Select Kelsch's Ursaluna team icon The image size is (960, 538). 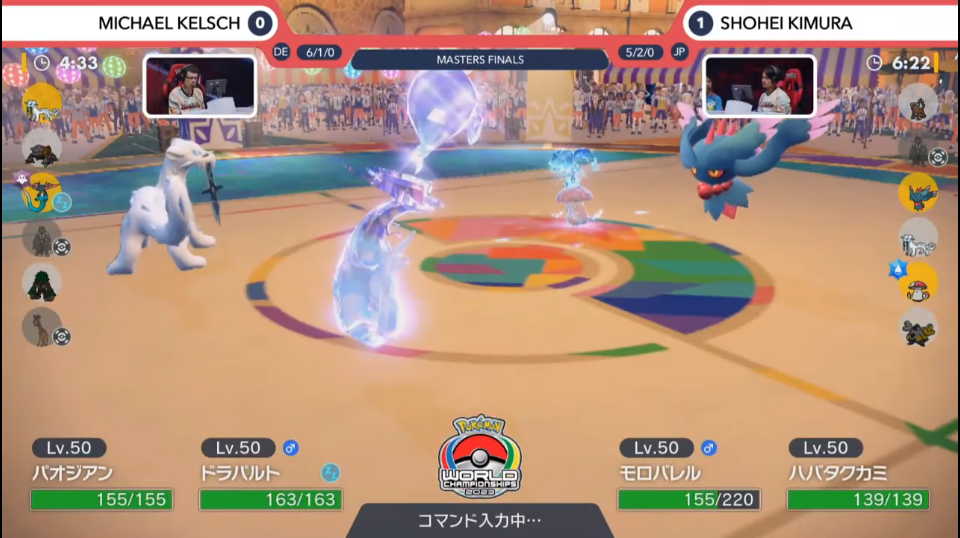[x=42, y=148]
